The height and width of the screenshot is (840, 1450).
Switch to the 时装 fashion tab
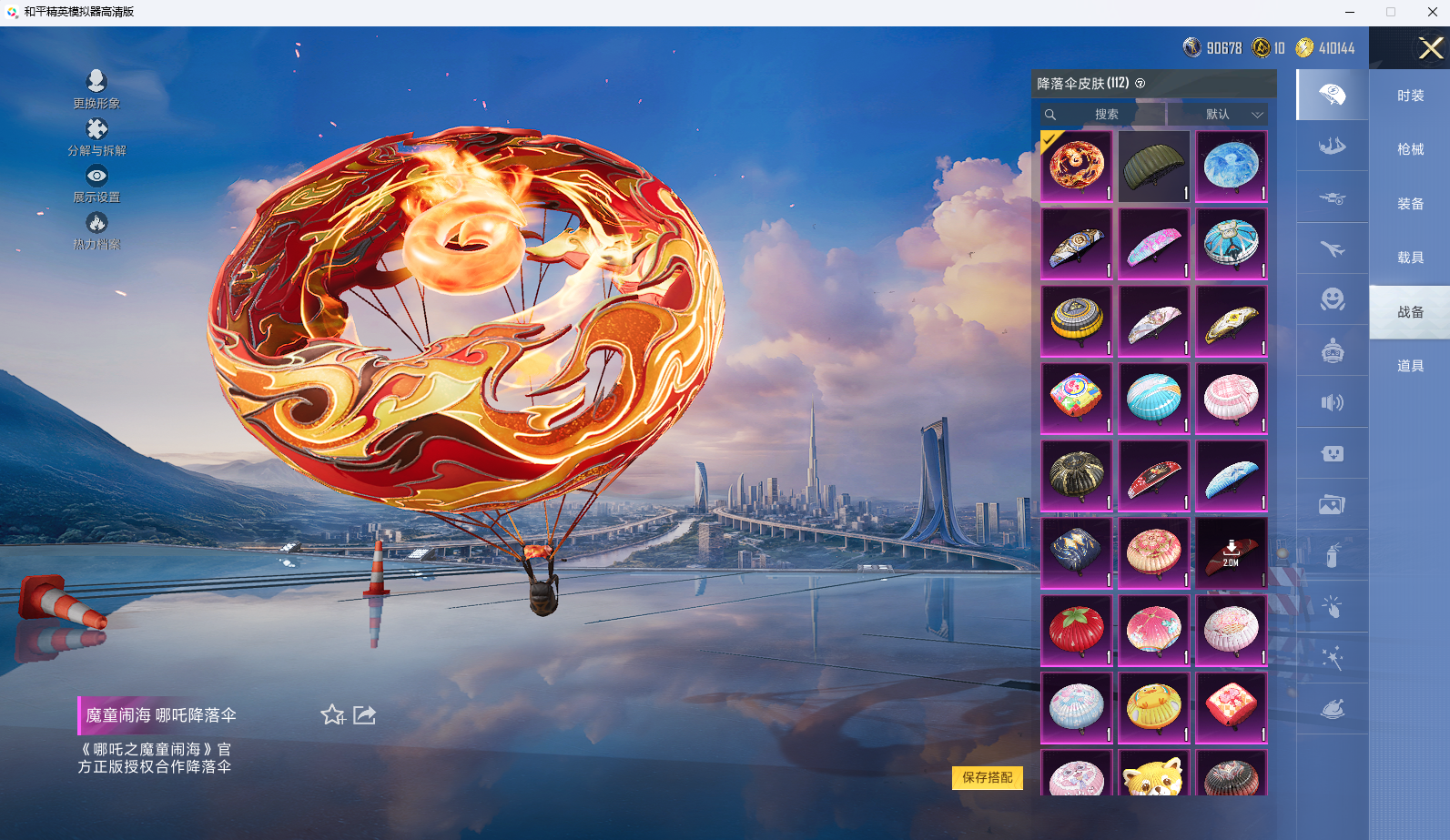point(1410,96)
